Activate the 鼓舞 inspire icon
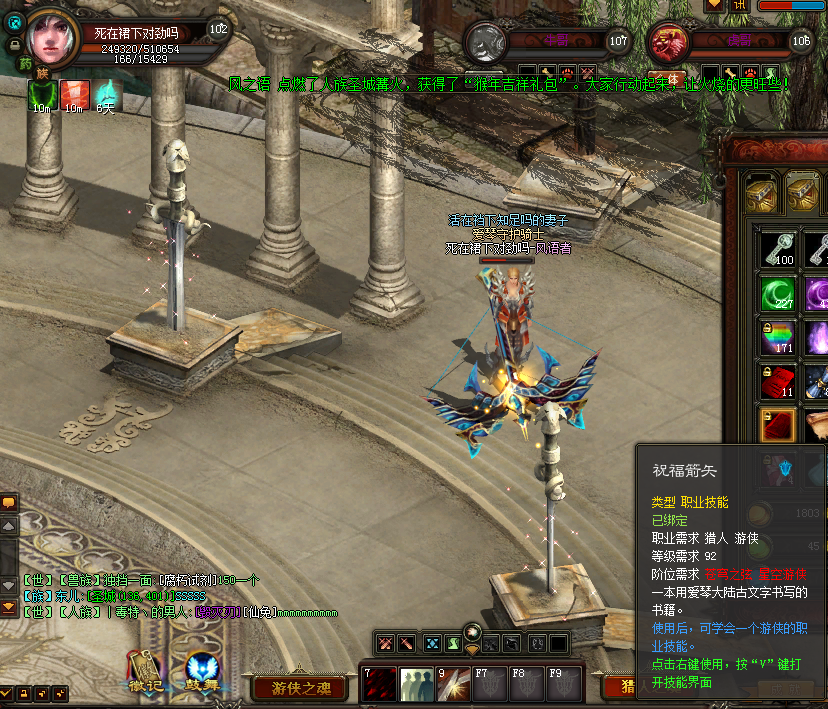 coord(203,674)
